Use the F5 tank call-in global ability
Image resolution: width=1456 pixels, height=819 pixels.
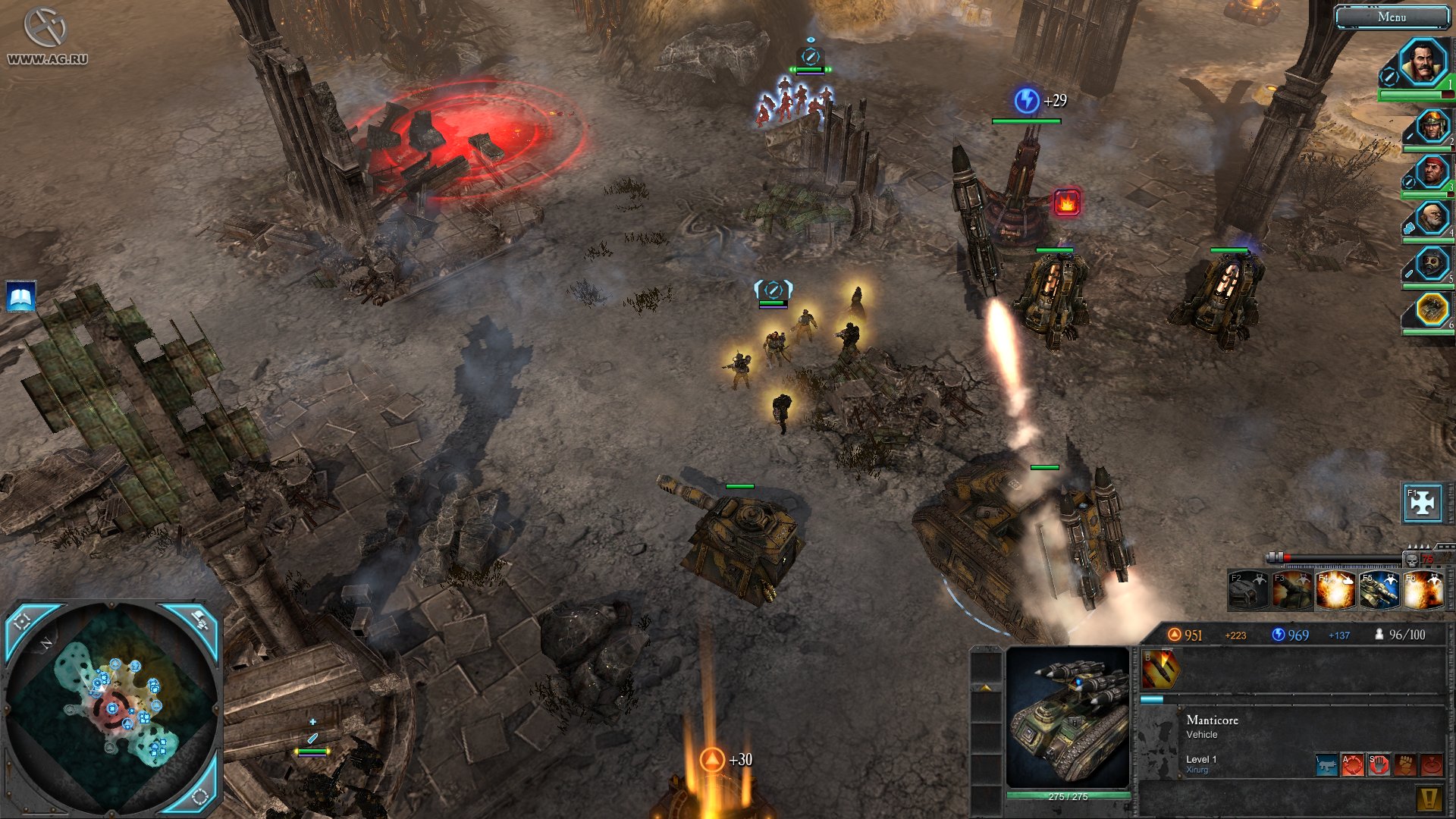[1379, 591]
